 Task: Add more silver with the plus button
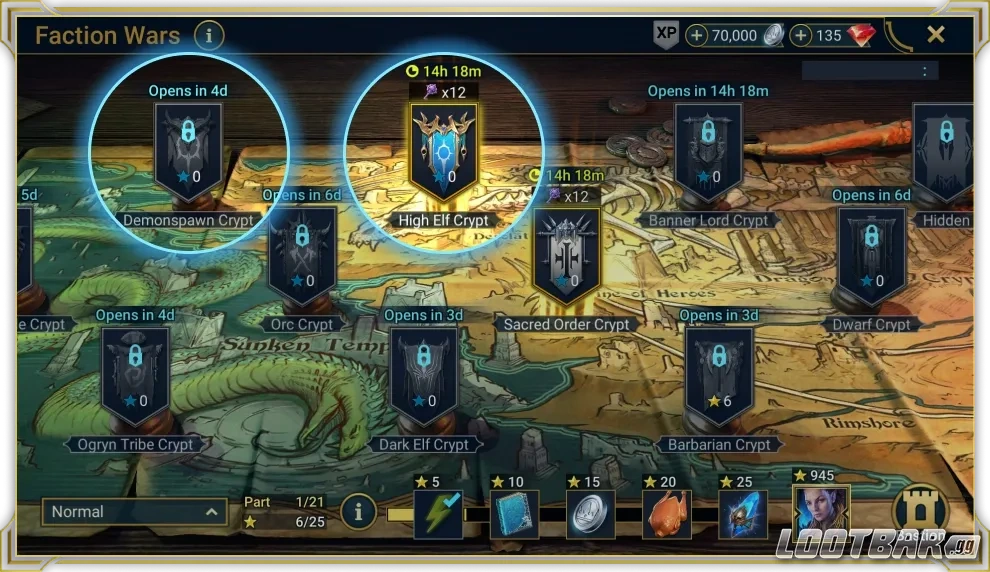[697, 36]
